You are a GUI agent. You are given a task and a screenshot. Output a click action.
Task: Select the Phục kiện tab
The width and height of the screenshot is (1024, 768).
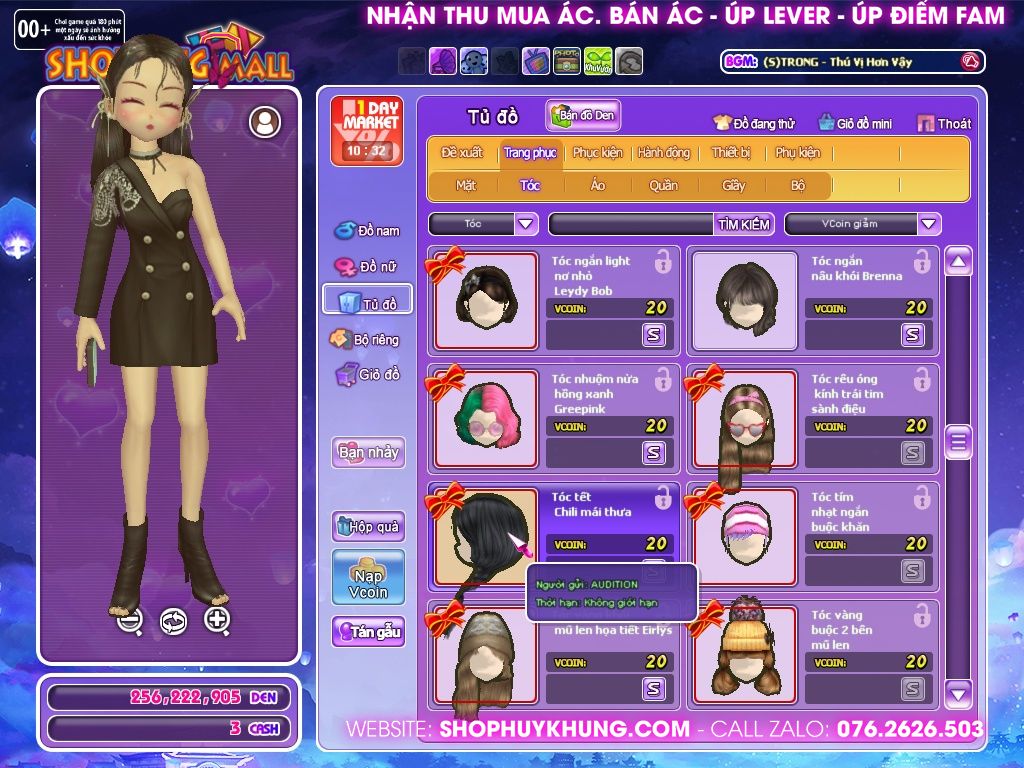(597, 153)
